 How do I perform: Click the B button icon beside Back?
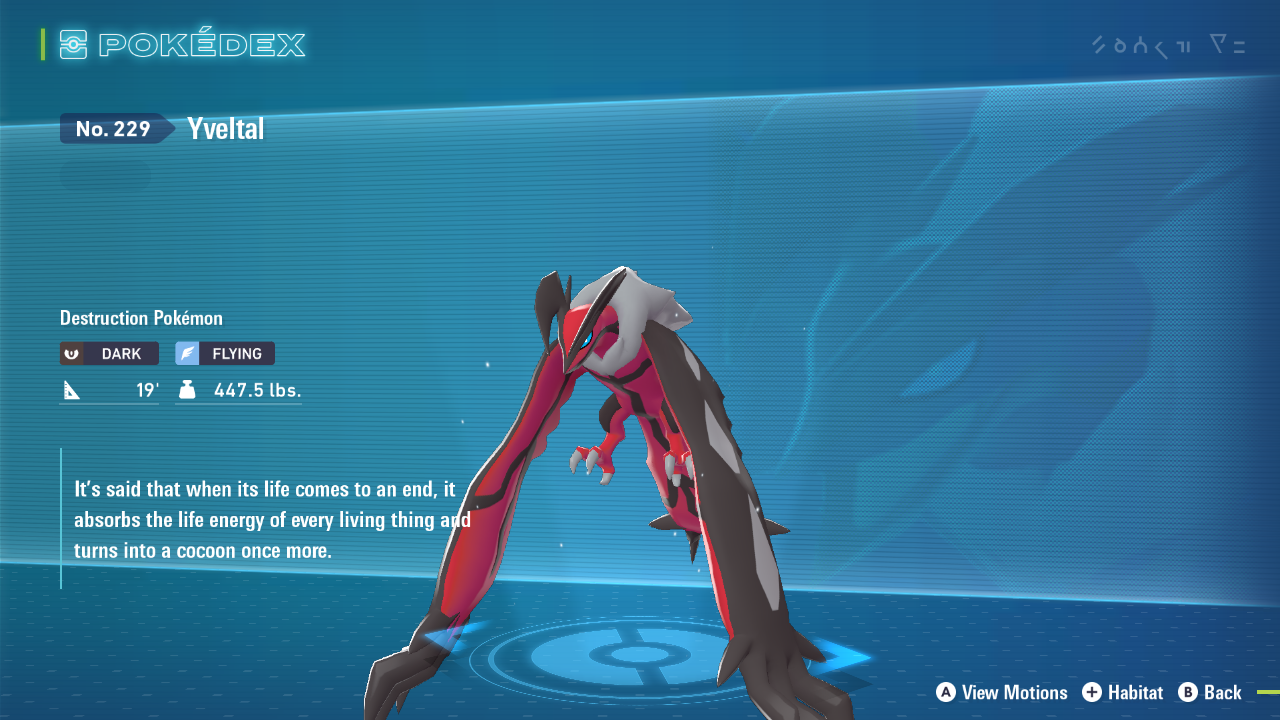pyautogui.click(x=1186, y=693)
